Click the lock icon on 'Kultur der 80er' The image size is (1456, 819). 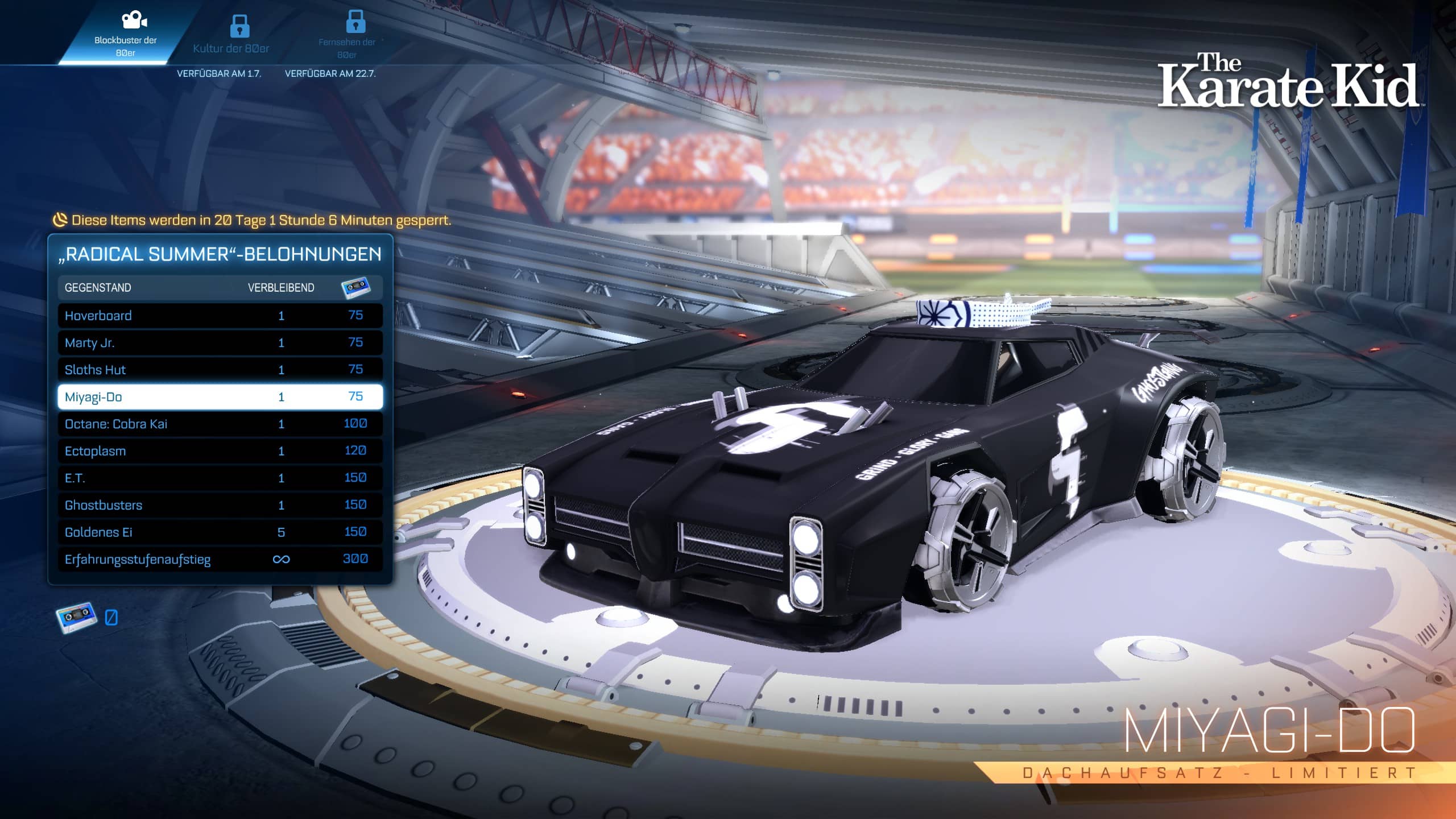pyautogui.click(x=240, y=26)
